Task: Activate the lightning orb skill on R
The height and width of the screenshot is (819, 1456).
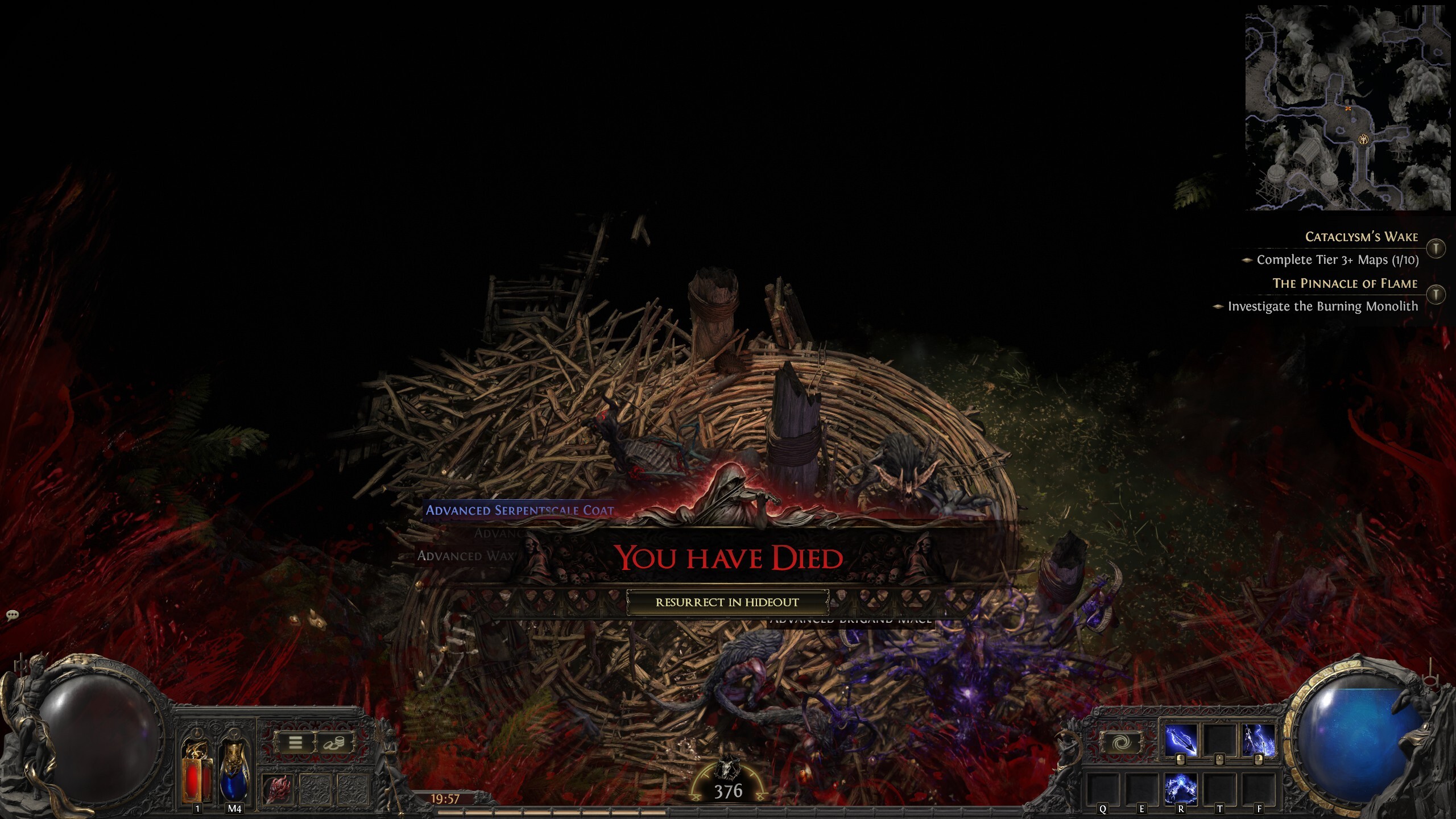Action: pyautogui.click(x=1181, y=788)
